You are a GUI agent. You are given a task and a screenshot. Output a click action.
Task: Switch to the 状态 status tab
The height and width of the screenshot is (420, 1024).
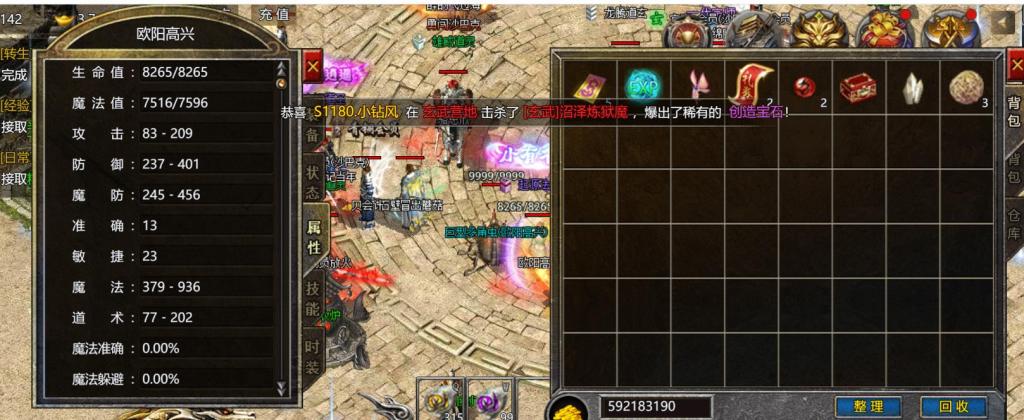[x=313, y=183]
